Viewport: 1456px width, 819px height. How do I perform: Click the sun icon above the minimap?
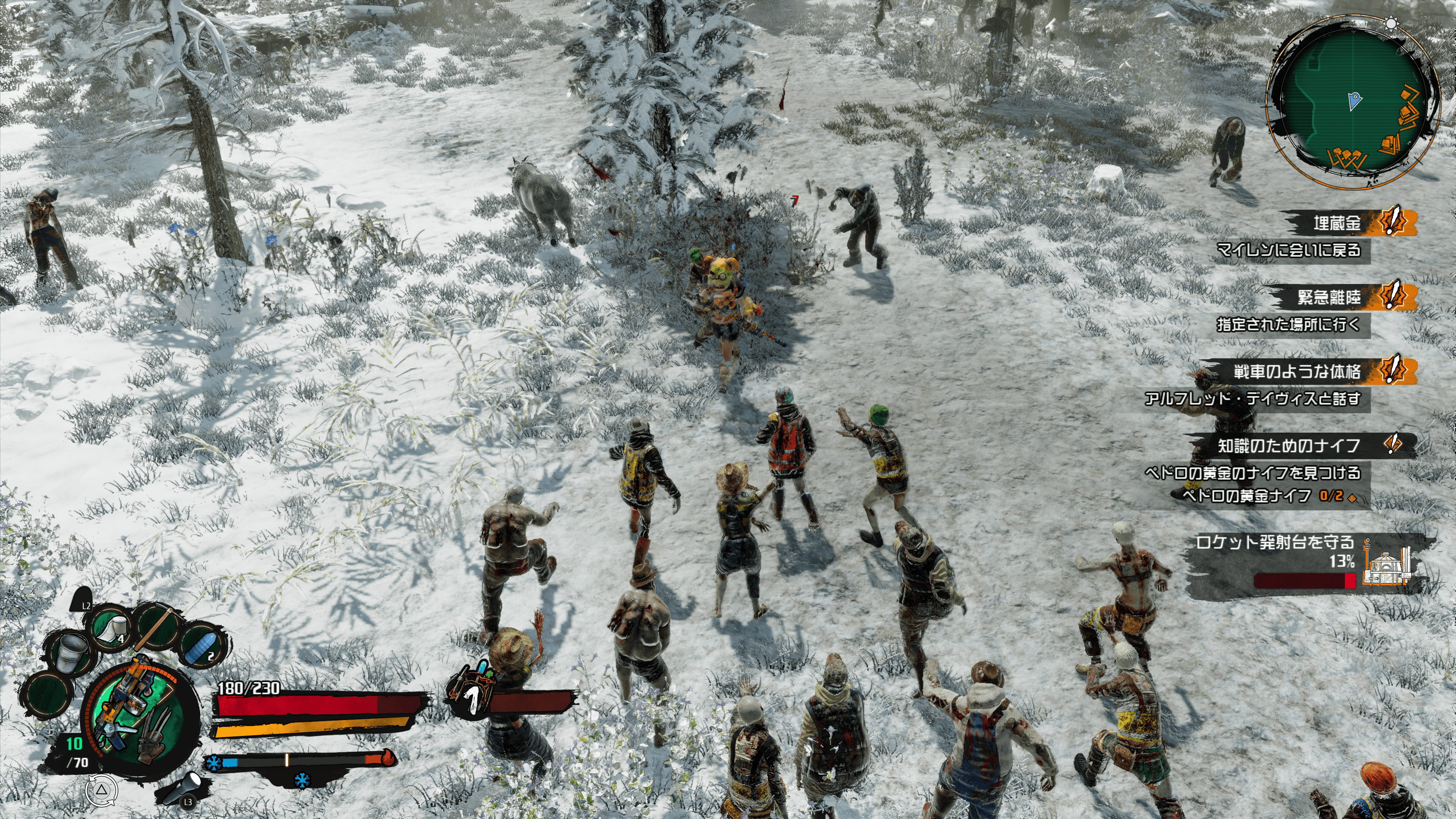click(x=1391, y=24)
